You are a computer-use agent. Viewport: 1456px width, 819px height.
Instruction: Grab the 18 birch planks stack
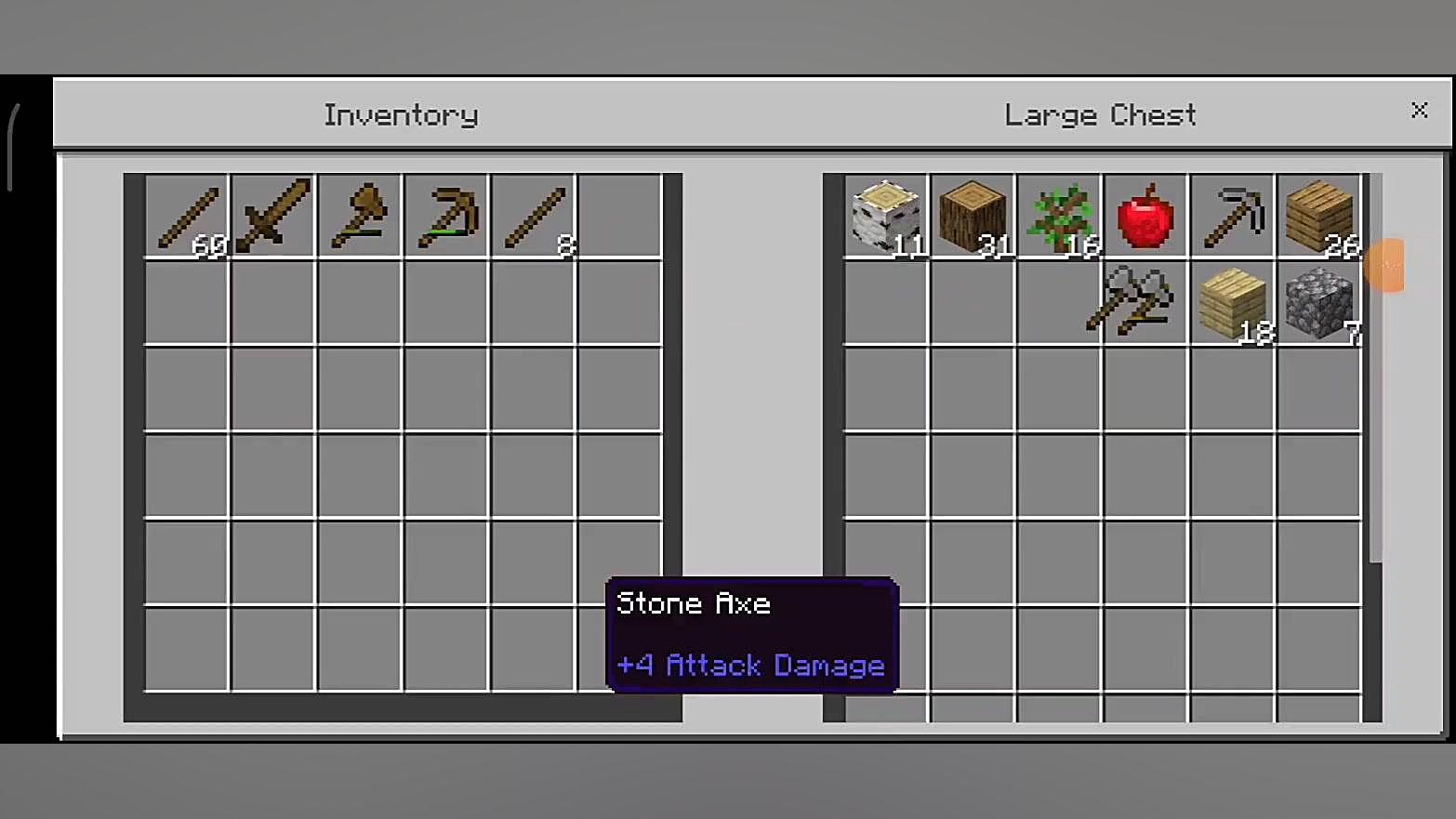(1232, 303)
